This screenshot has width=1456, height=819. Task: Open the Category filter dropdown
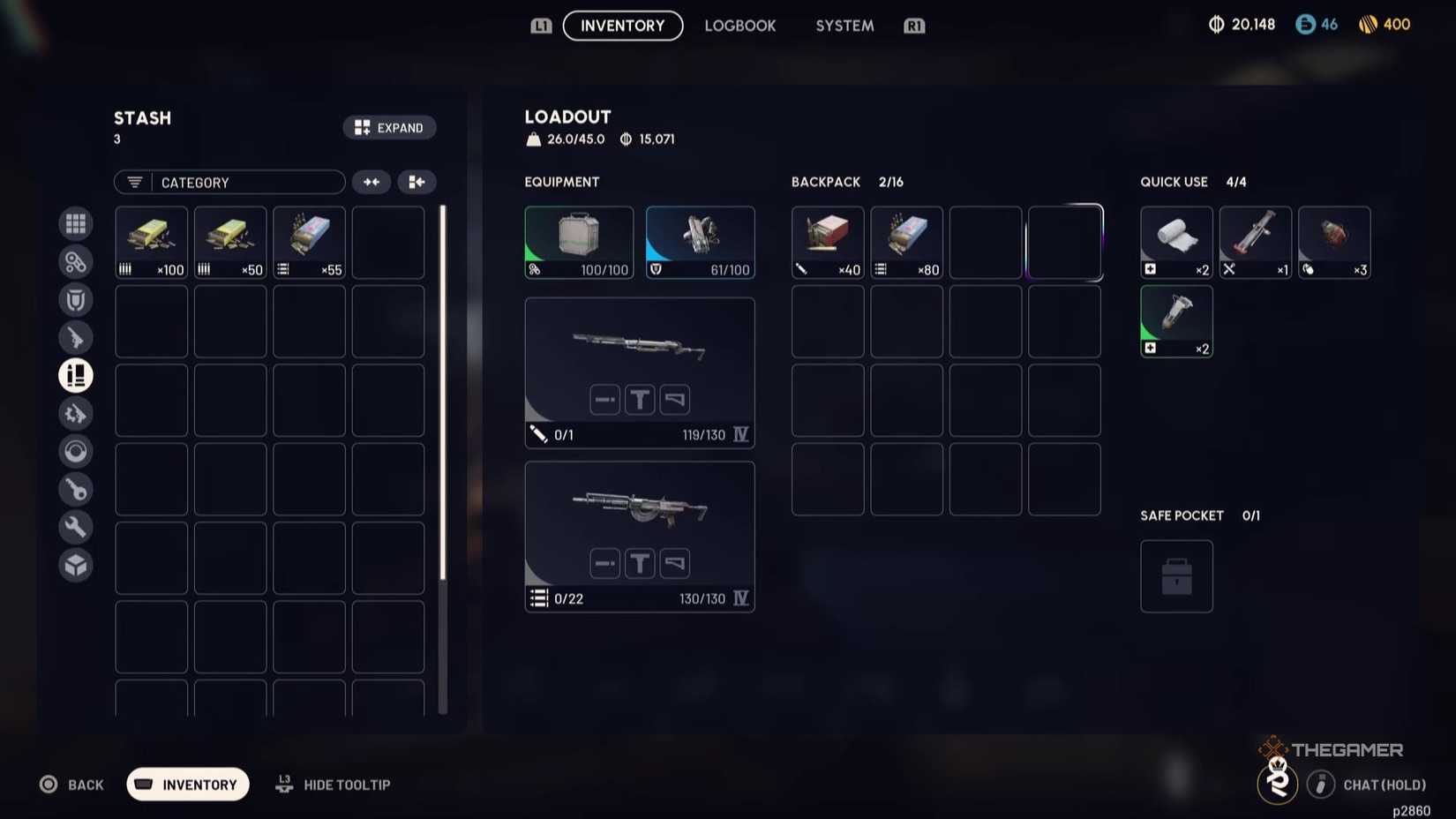[x=229, y=182]
